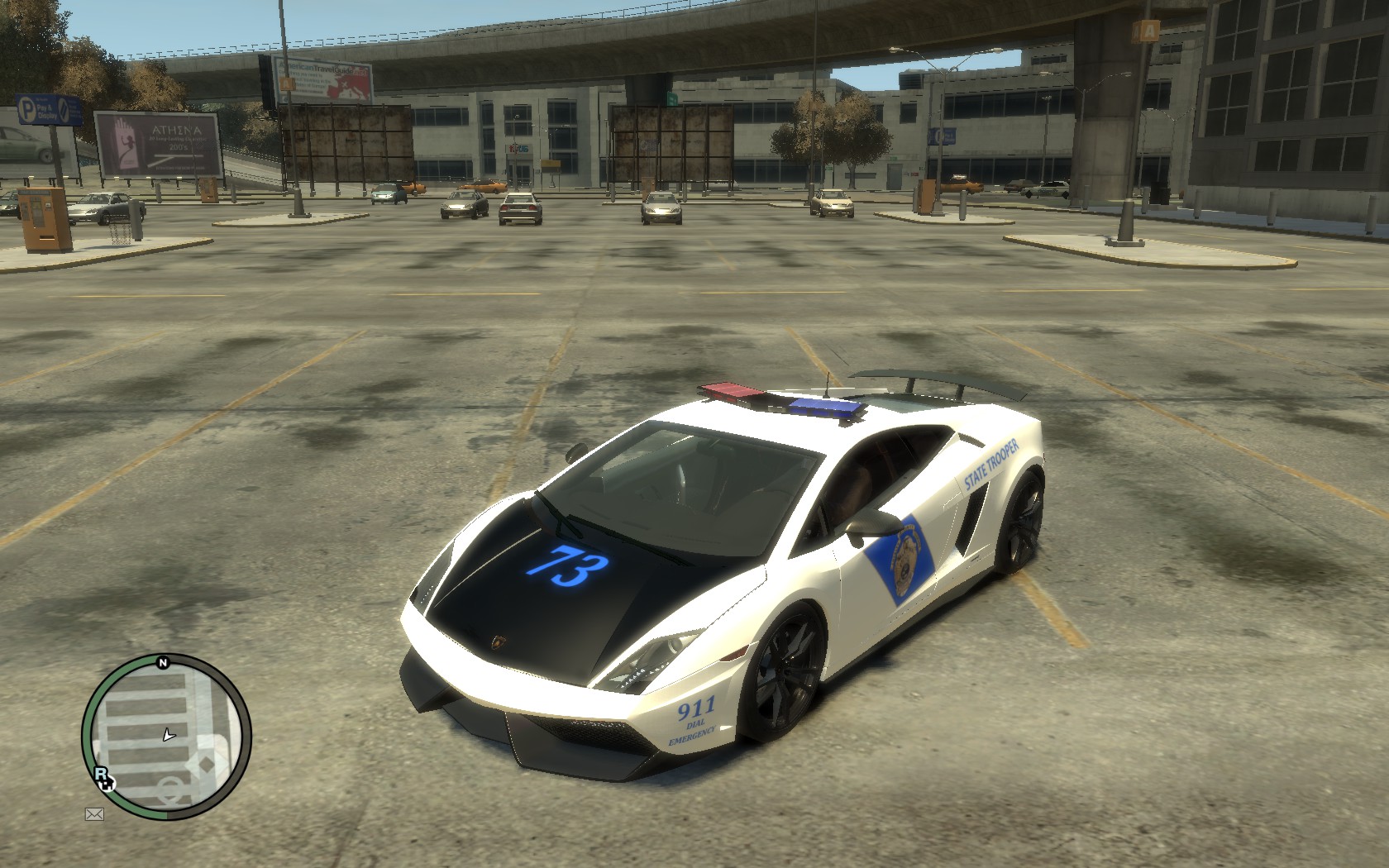
Task: Select the white player arrow on the minimap
Action: 169,733
